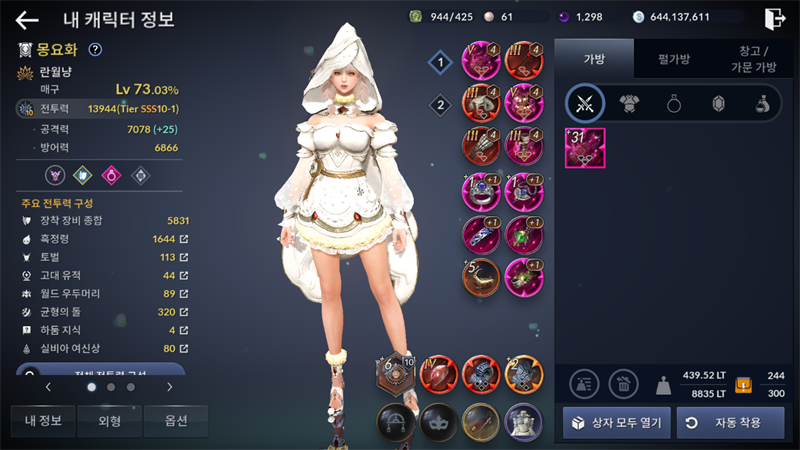Screen dimensions: 800x450
Task: Filter inventory by armor category
Action: pyautogui.click(x=630, y=103)
